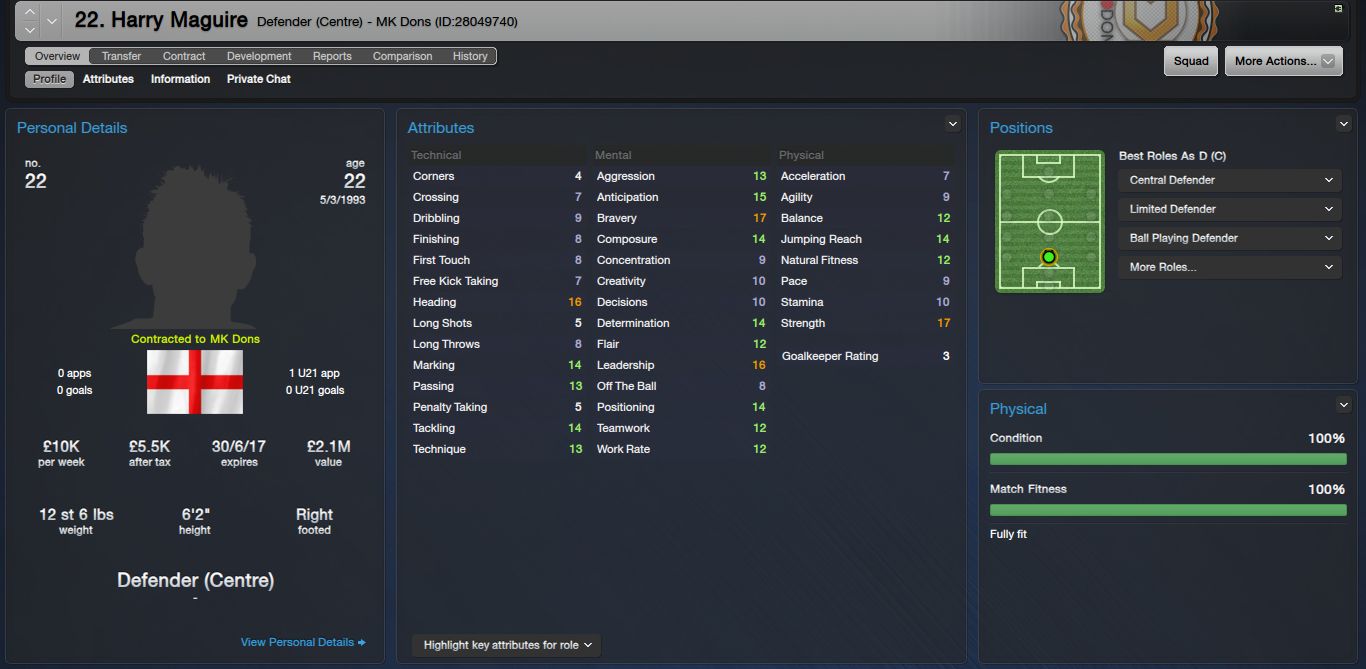This screenshot has width=1366, height=669.
Task: Select the centre-back marker on the pitch
Action: [1048, 257]
